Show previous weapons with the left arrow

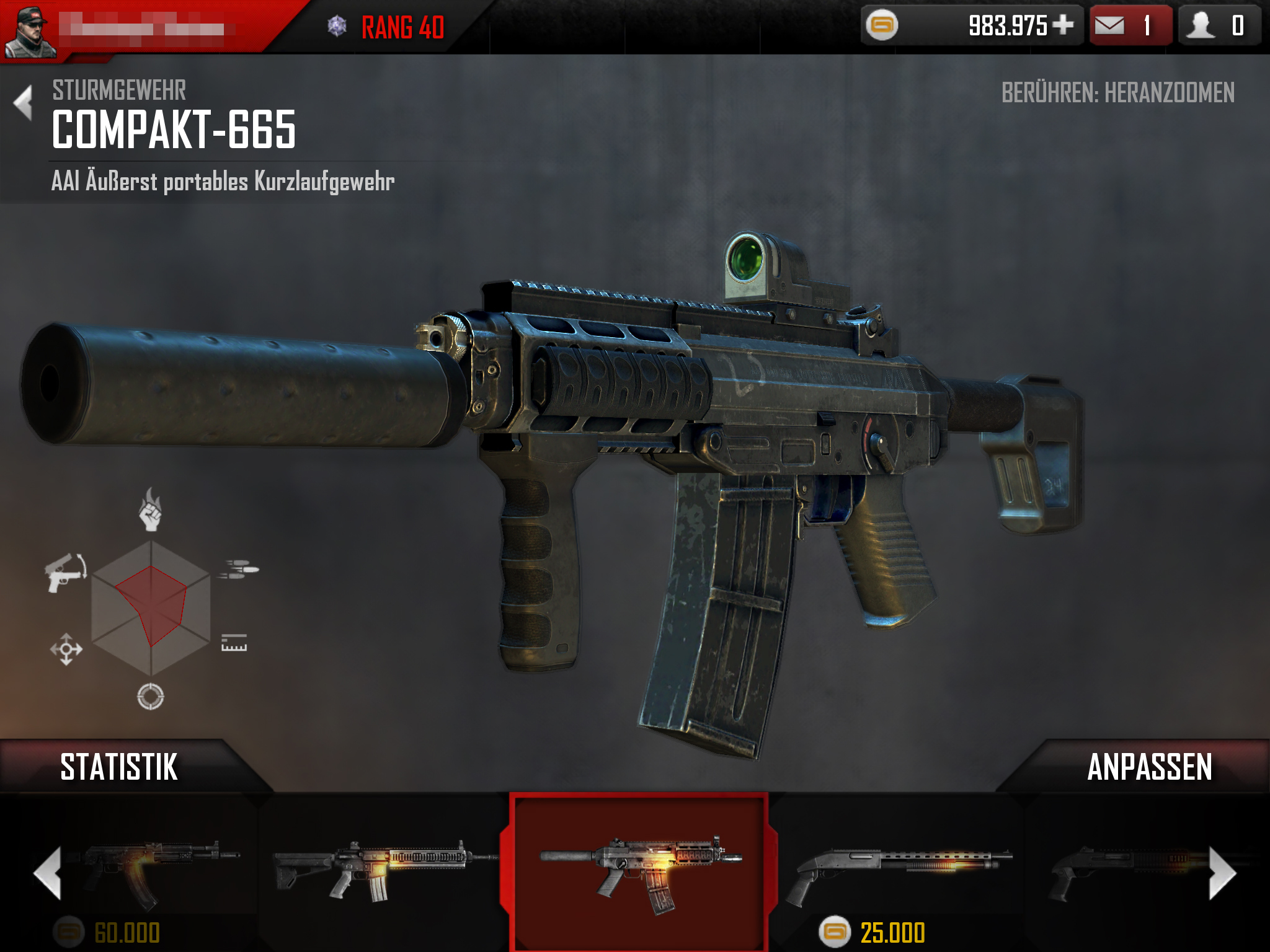(48, 873)
